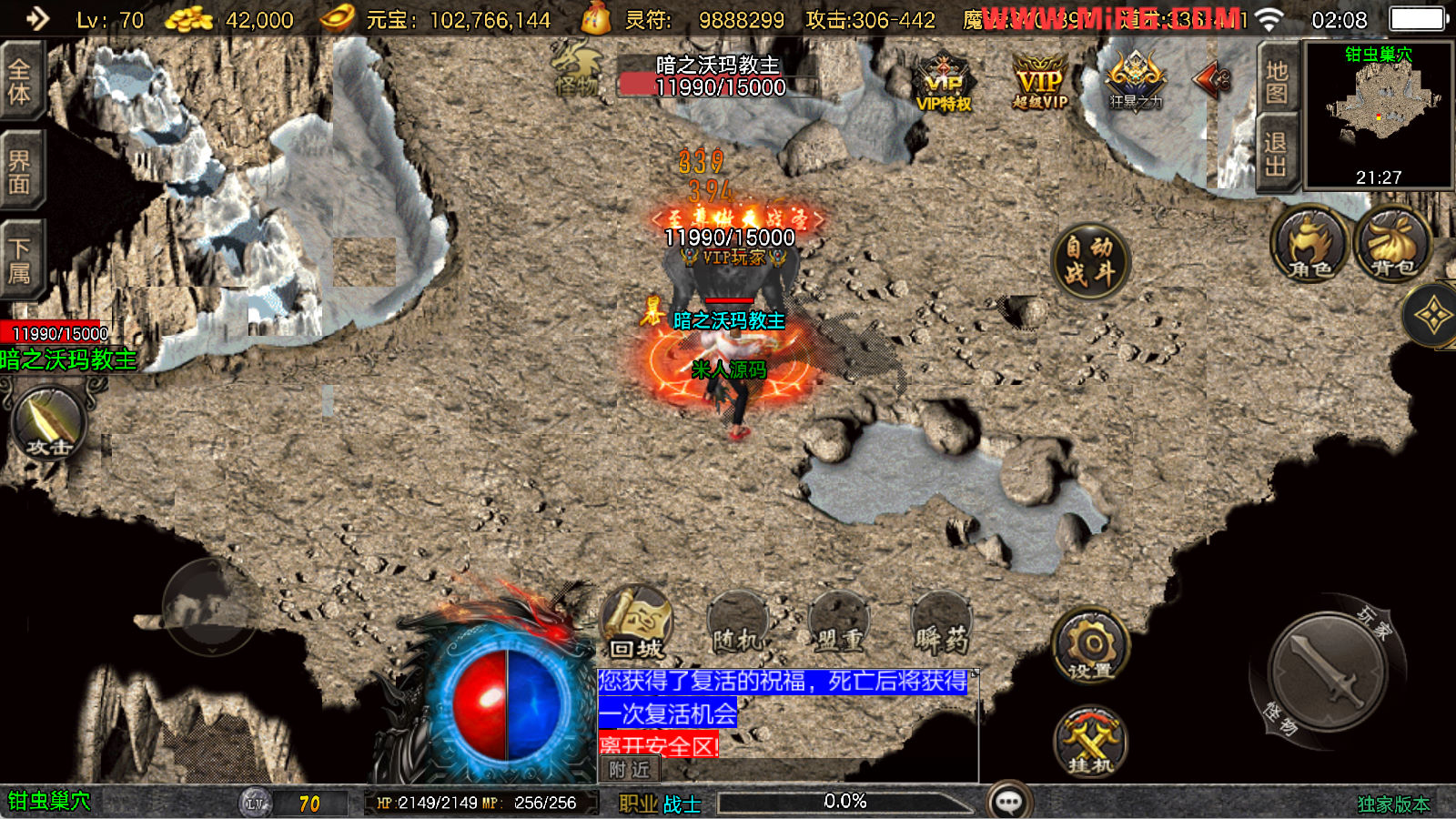Open the 地图 map button

click(x=1277, y=83)
